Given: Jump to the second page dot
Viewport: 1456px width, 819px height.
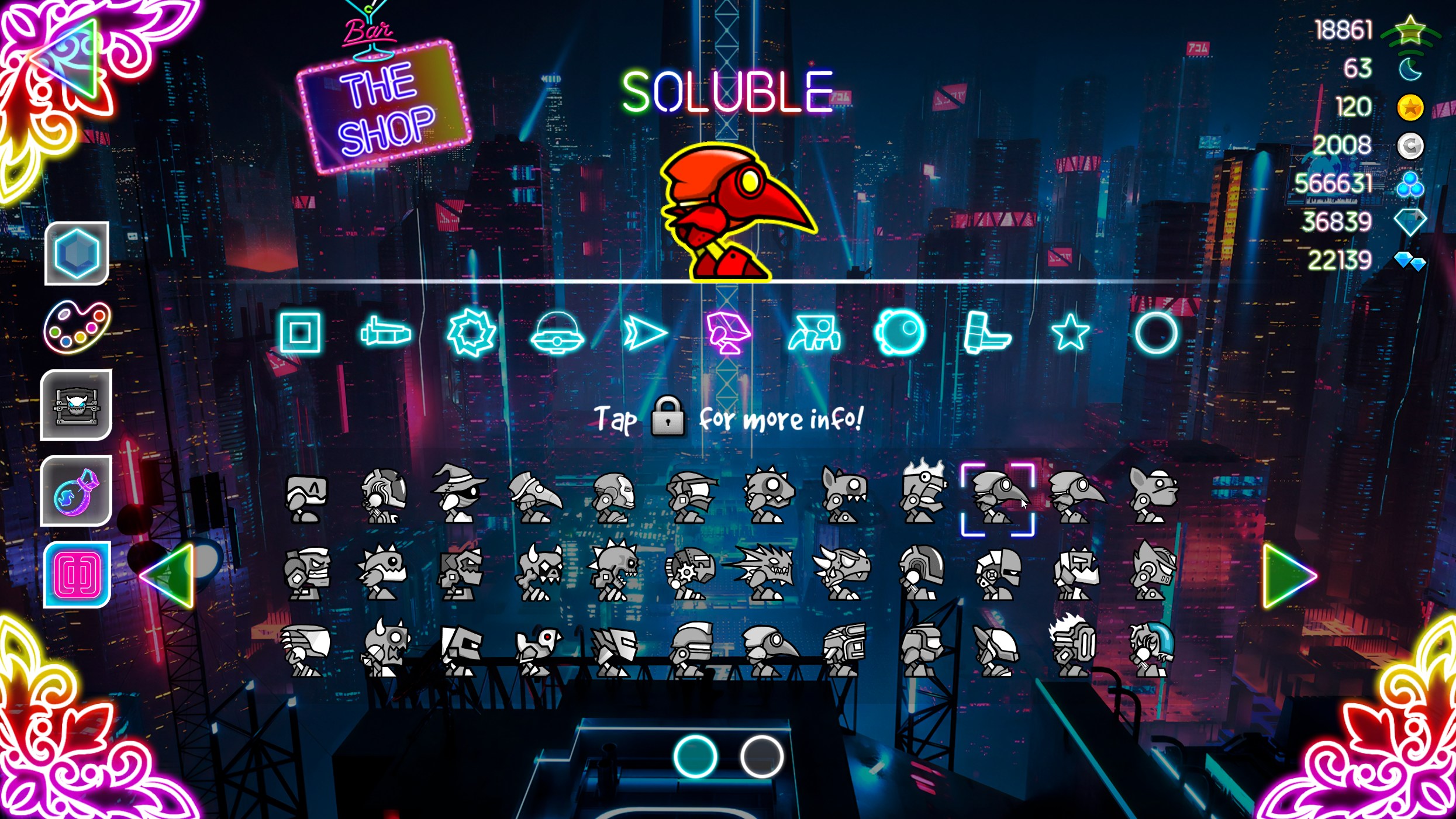Looking at the screenshot, I should (x=761, y=756).
